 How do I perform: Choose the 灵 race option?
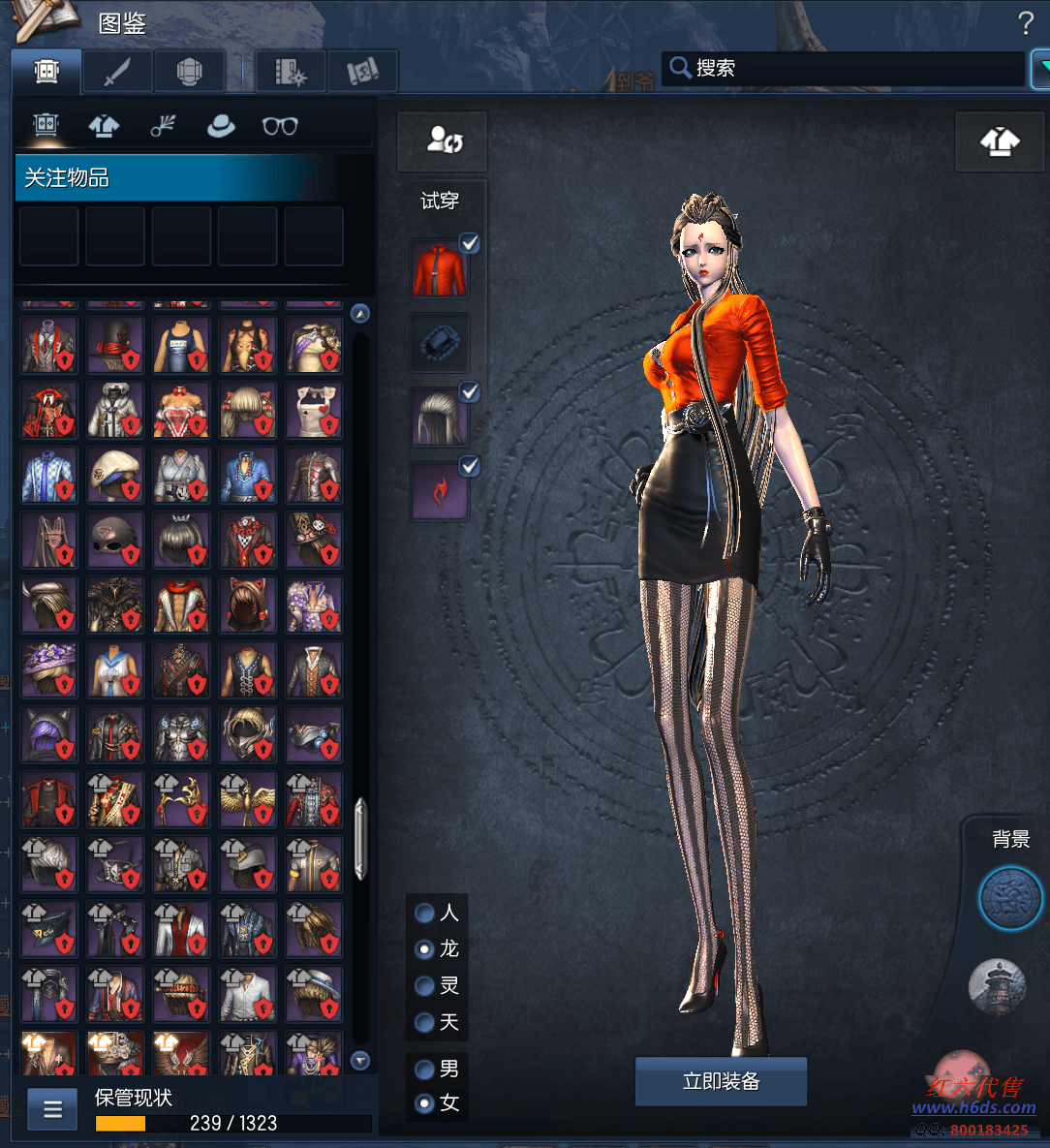pyautogui.click(x=424, y=986)
